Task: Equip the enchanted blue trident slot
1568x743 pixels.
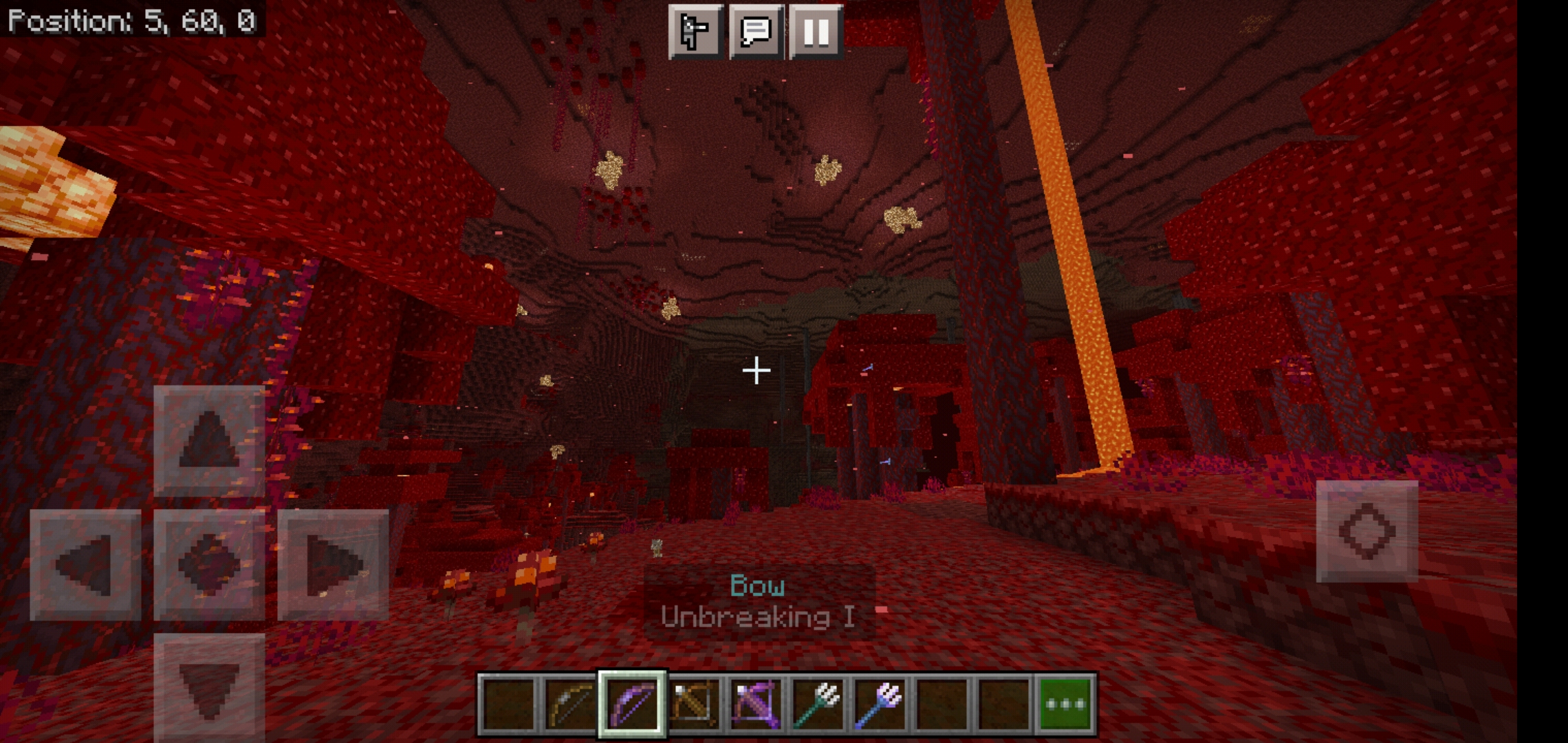Action: (880, 704)
